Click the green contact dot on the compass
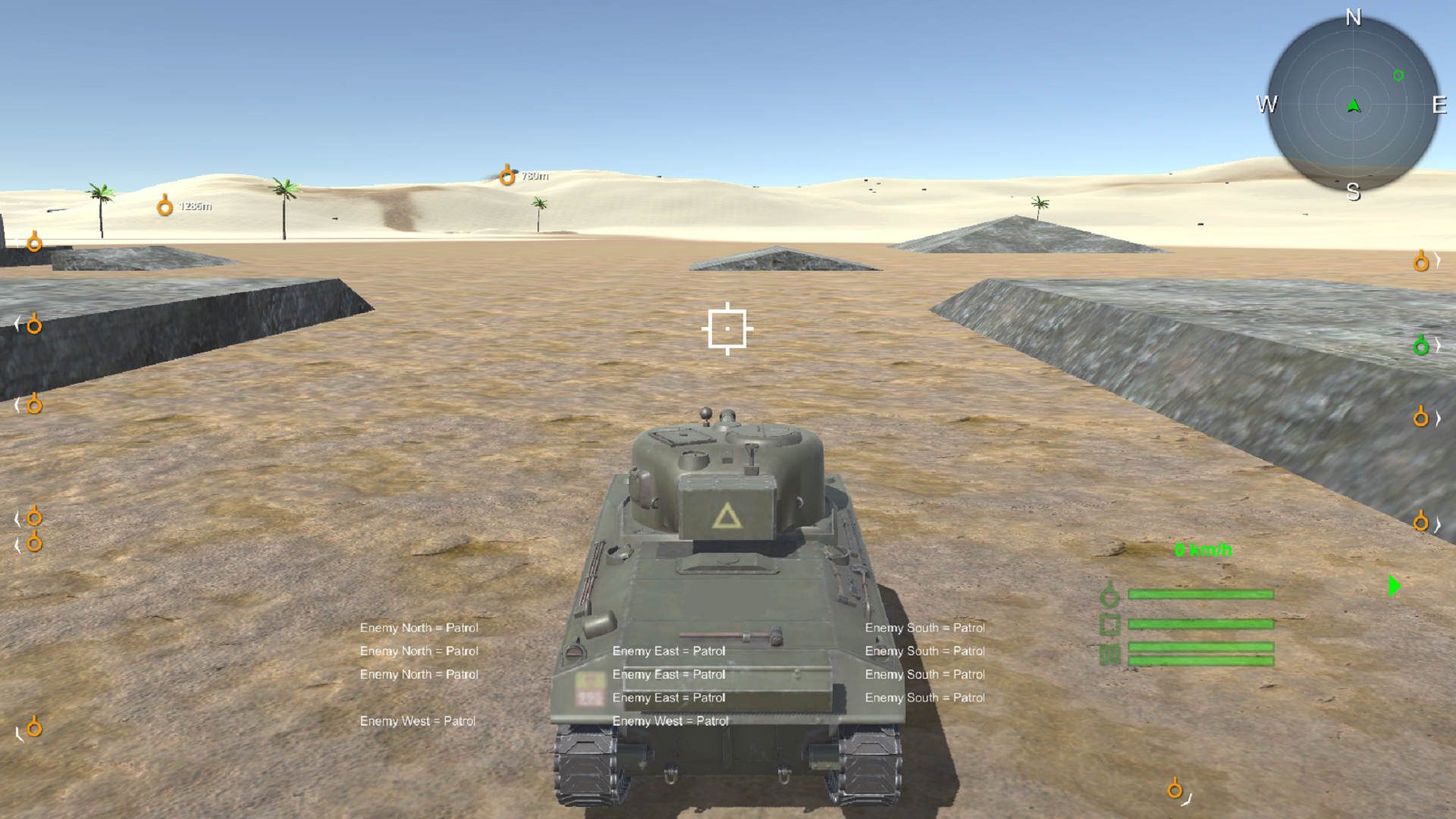Screen dimensions: 1456x819 pyautogui.click(x=1398, y=76)
